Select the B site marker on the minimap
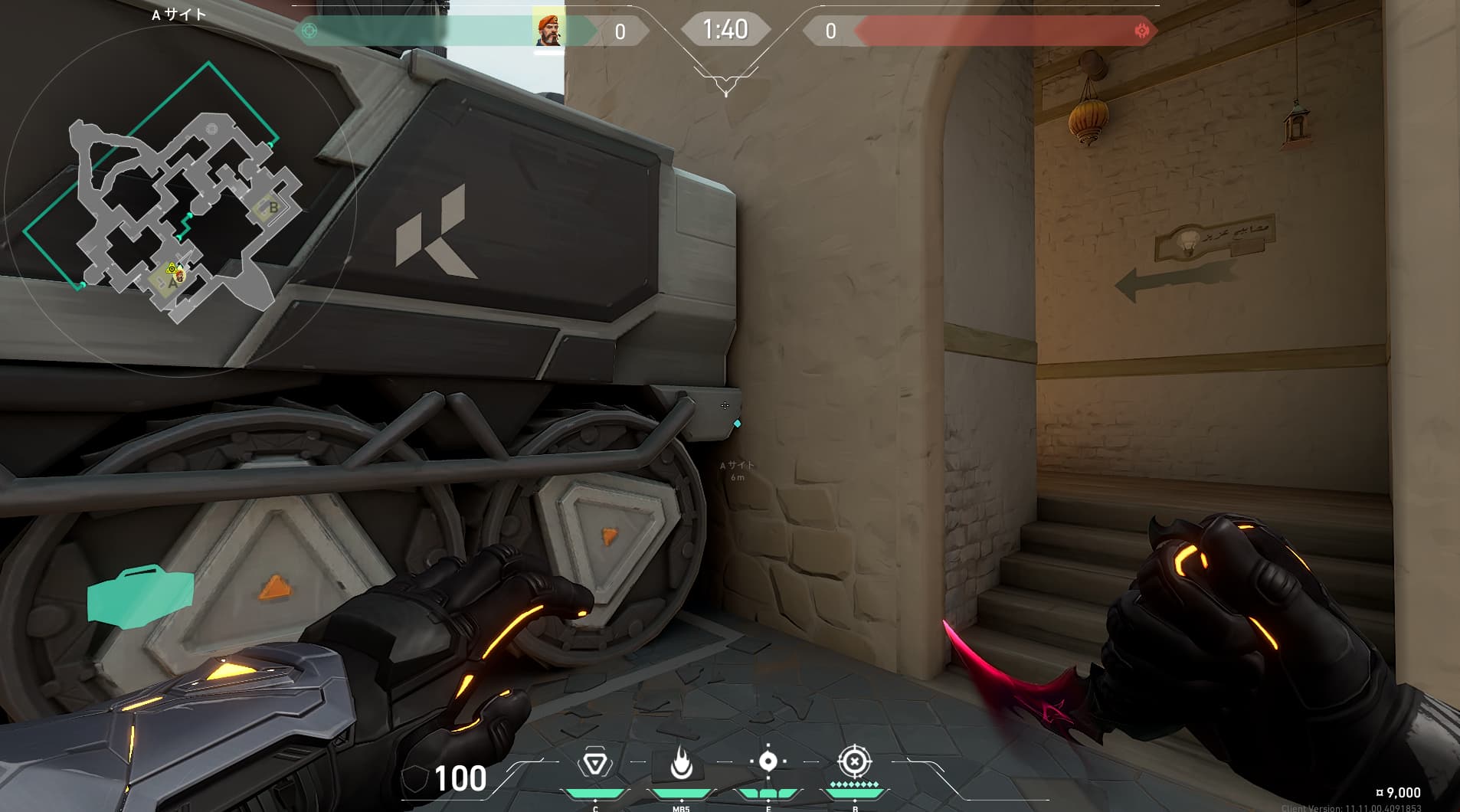The width and height of the screenshot is (1460, 812). [x=272, y=208]
